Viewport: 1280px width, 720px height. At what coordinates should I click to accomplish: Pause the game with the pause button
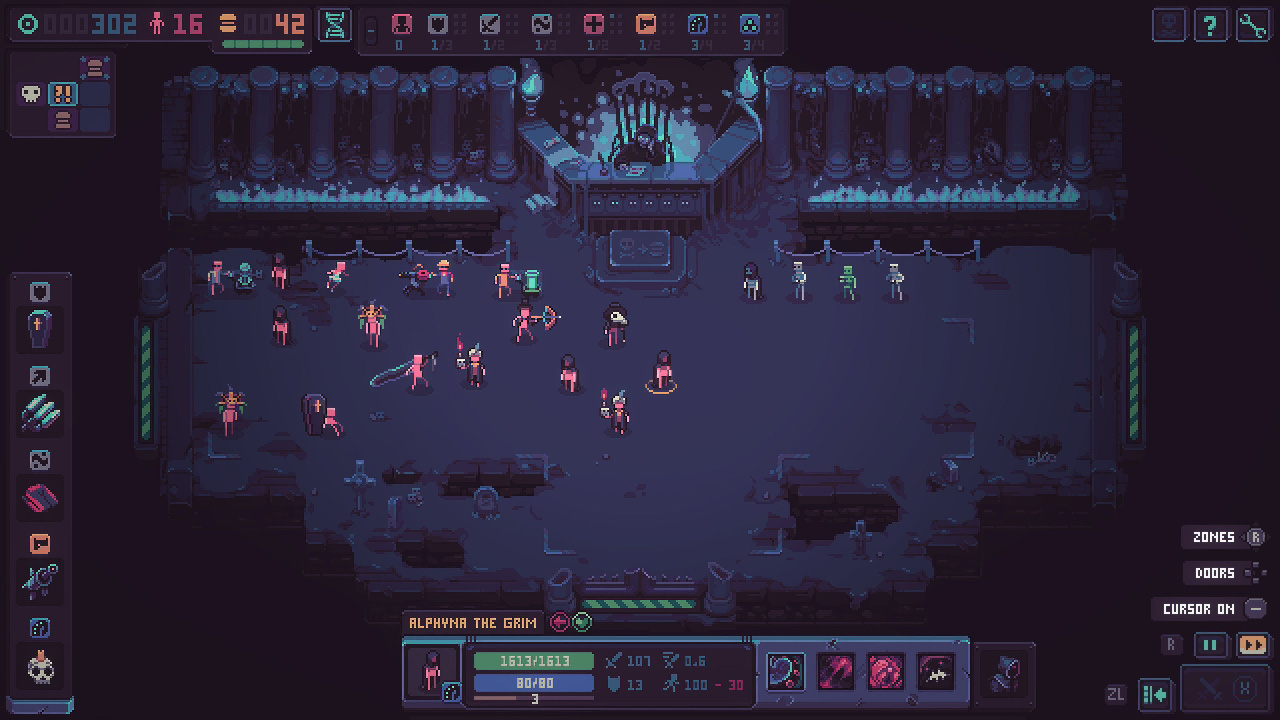[1210, 645]
